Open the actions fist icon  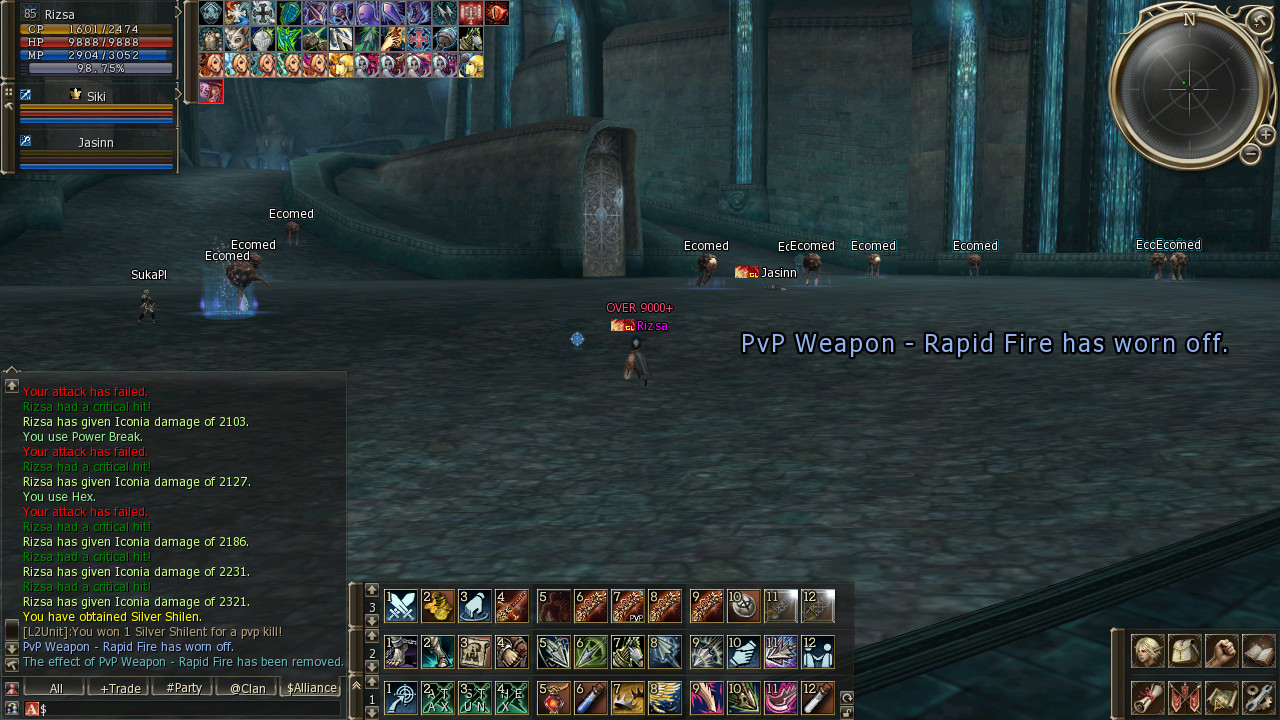(x=1222, y=651)
